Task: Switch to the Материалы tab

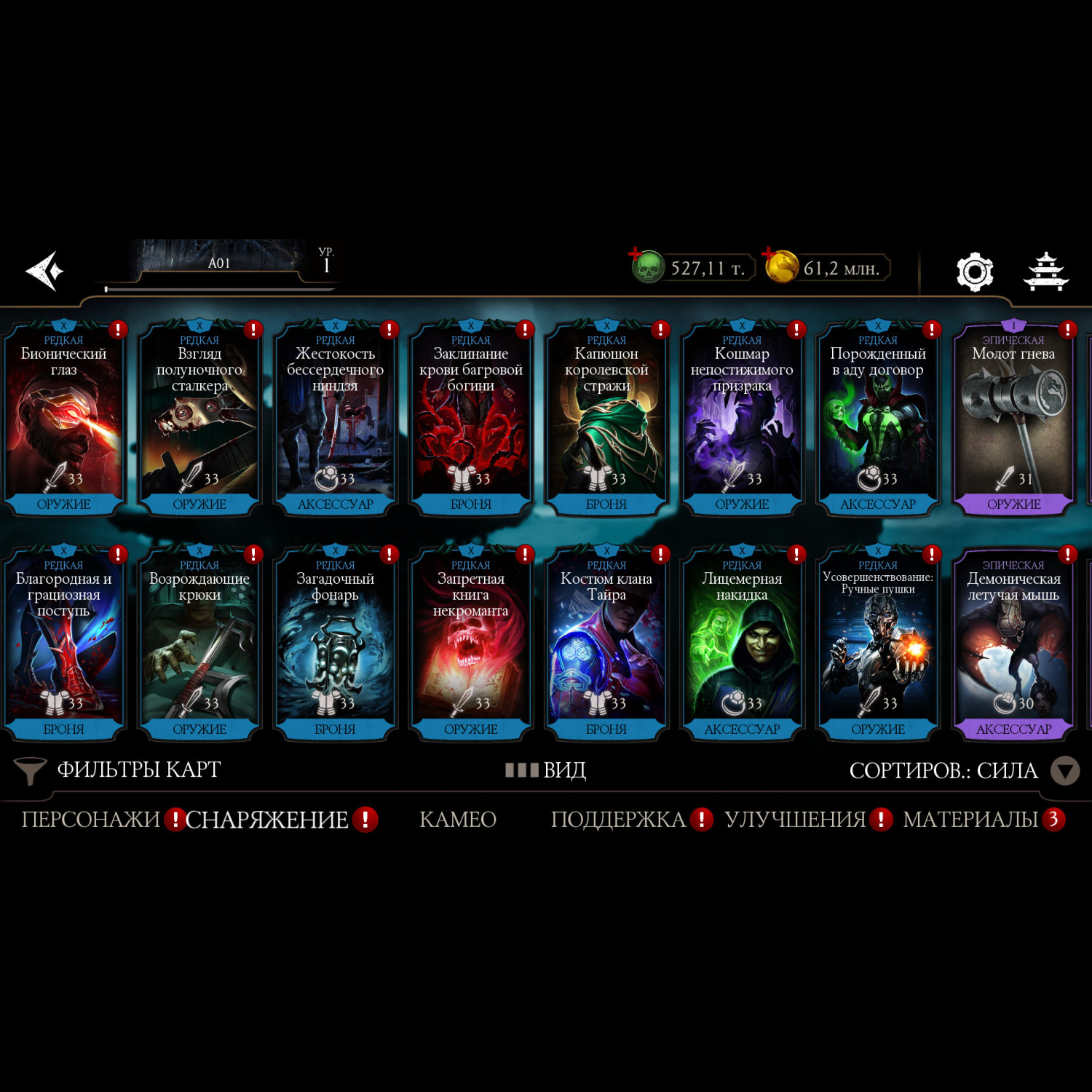Action: pyautogui.click(x=970, y=820)
